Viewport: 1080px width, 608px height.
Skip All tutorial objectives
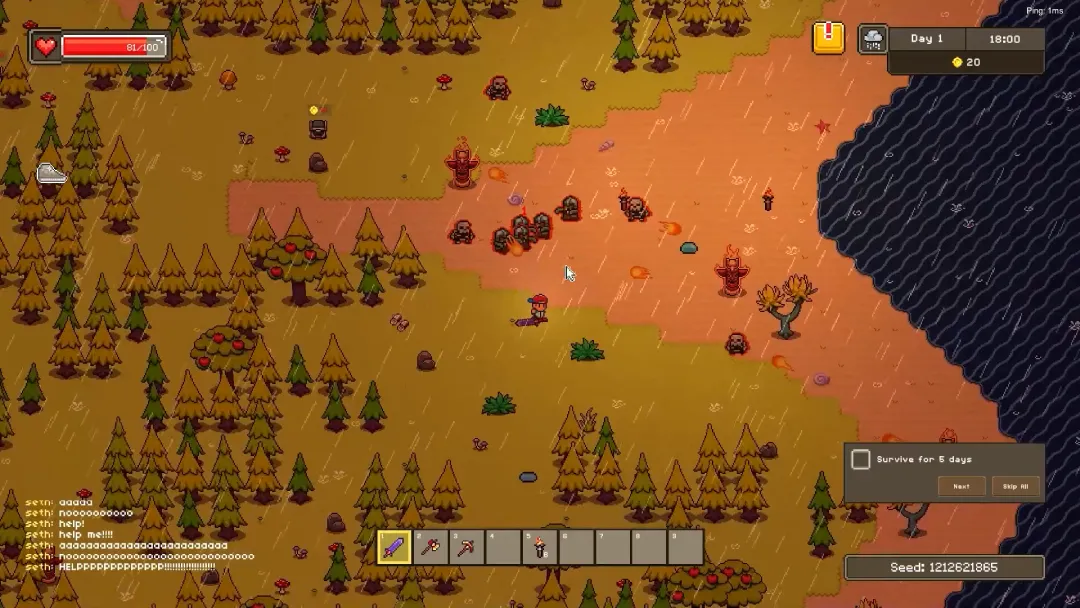(1016, 486)
